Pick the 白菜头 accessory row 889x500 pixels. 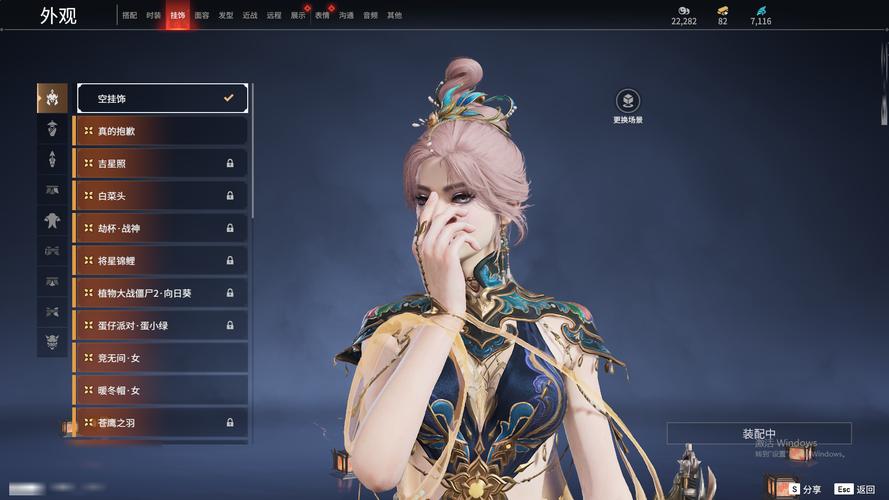(160, 196)
